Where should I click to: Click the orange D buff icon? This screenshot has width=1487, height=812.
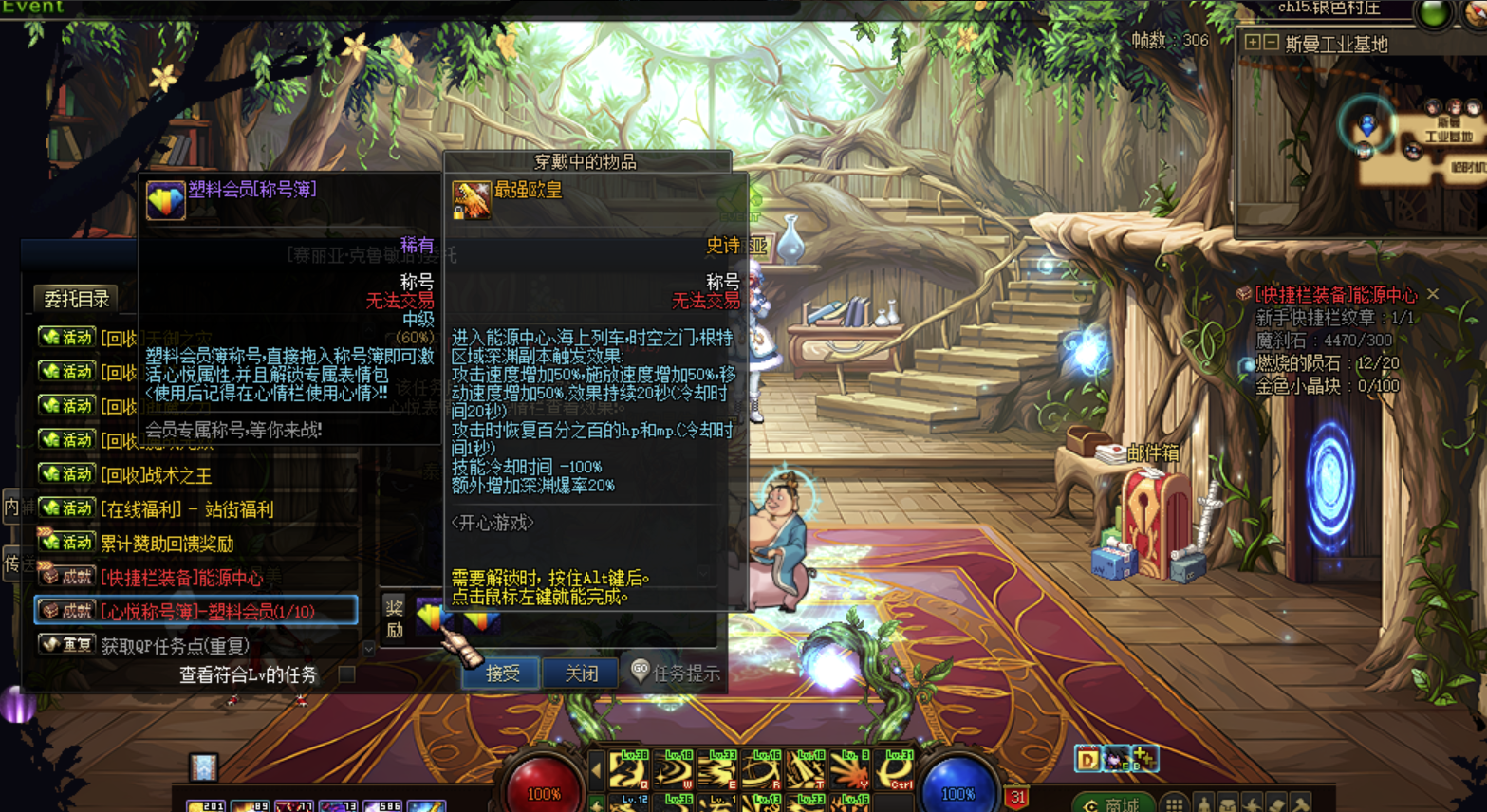pyautogui.click(x=1087, y=759)
